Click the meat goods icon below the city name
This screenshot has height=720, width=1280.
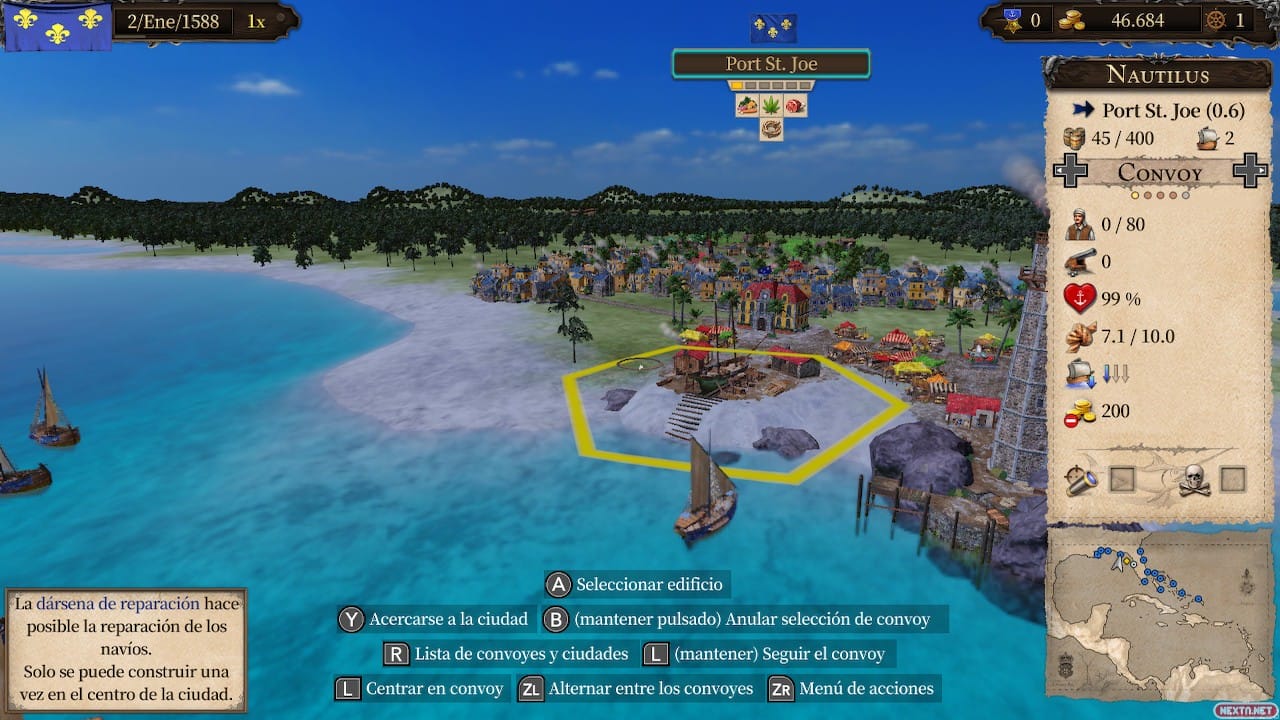(796, 106)
